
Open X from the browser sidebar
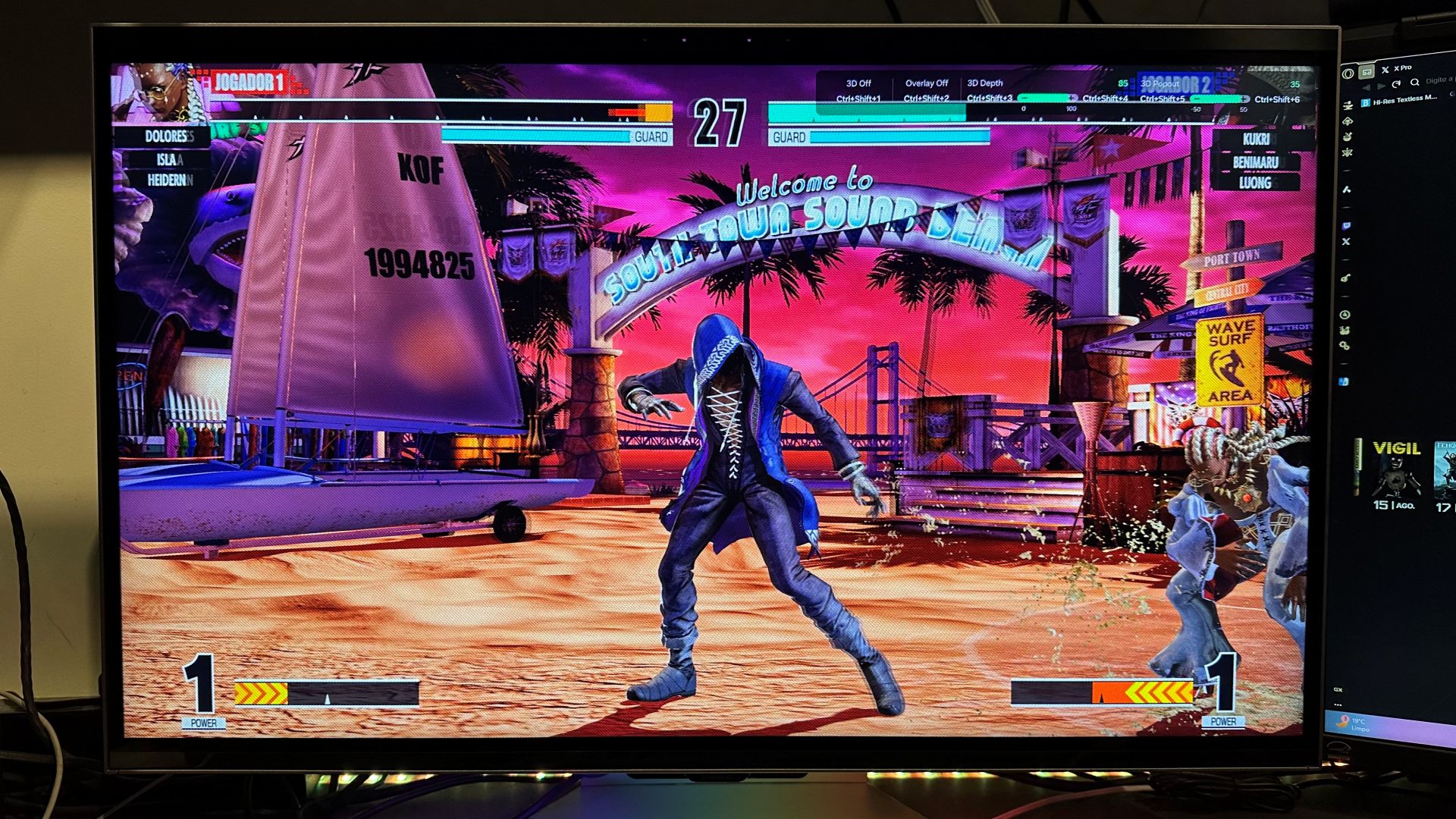coord(1347,240)
